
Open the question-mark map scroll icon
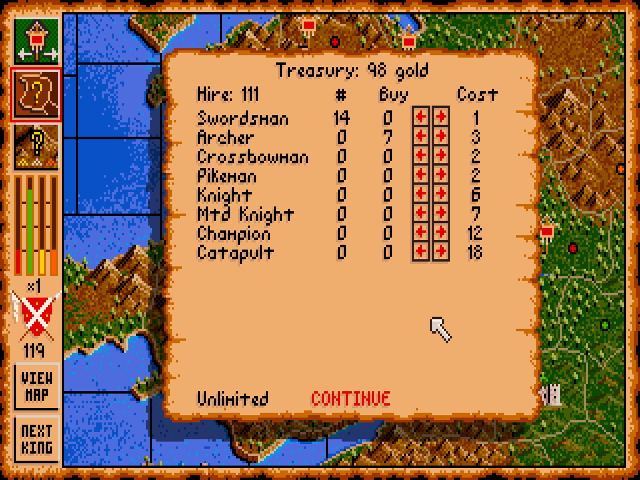click(x=36, y=93)
